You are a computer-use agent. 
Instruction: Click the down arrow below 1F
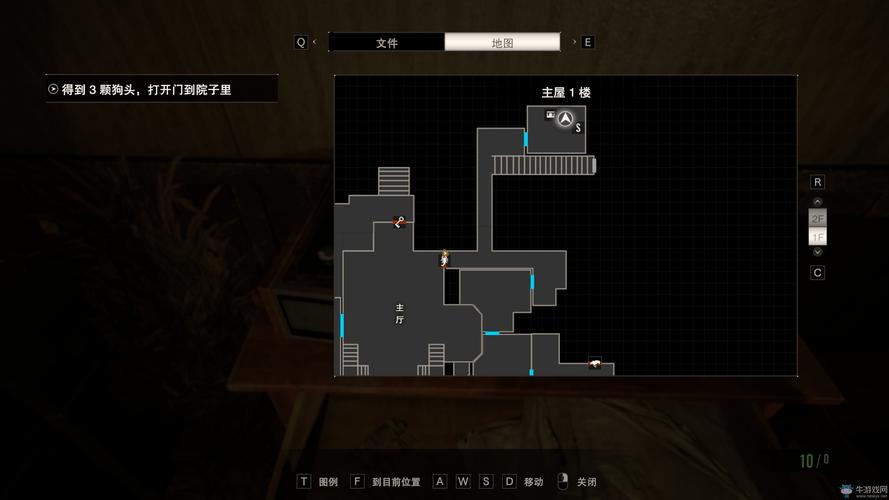(817, 252)
